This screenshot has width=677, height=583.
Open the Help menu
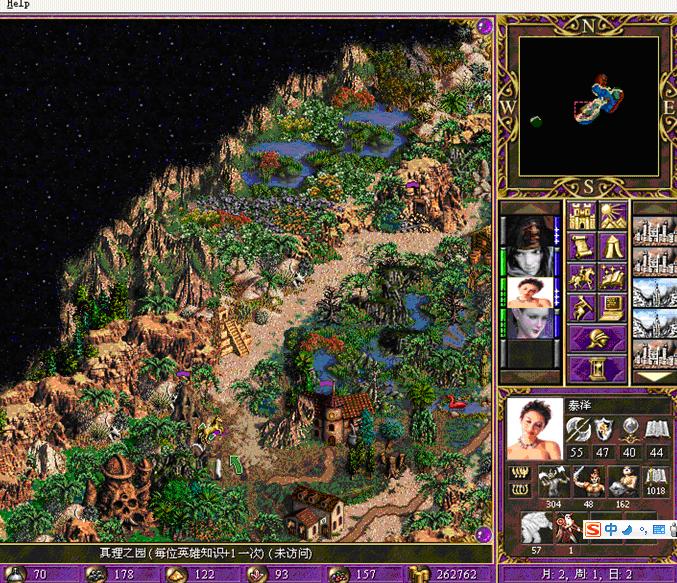(x=18, y=5)
